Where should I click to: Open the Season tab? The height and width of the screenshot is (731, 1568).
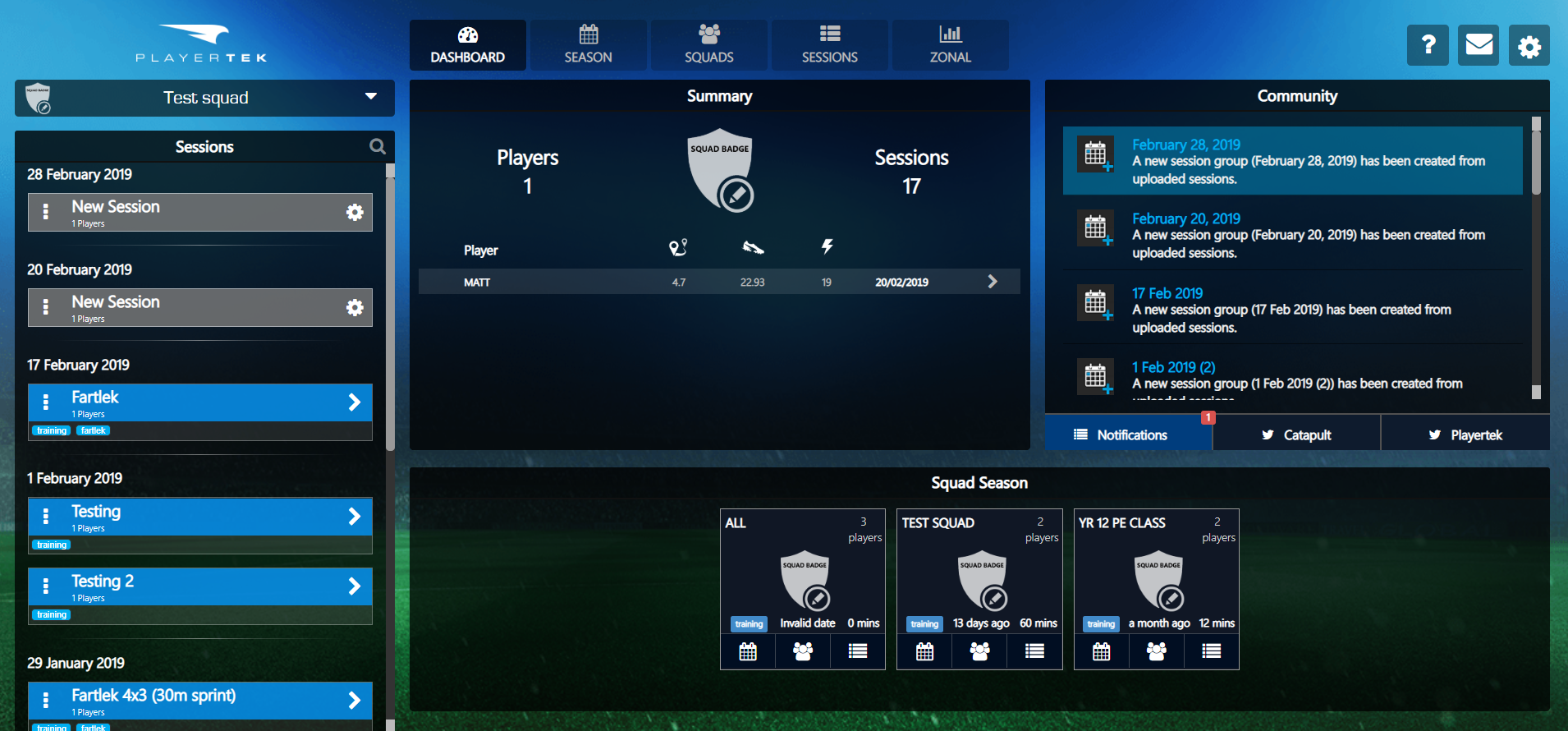tap(588, 45)
